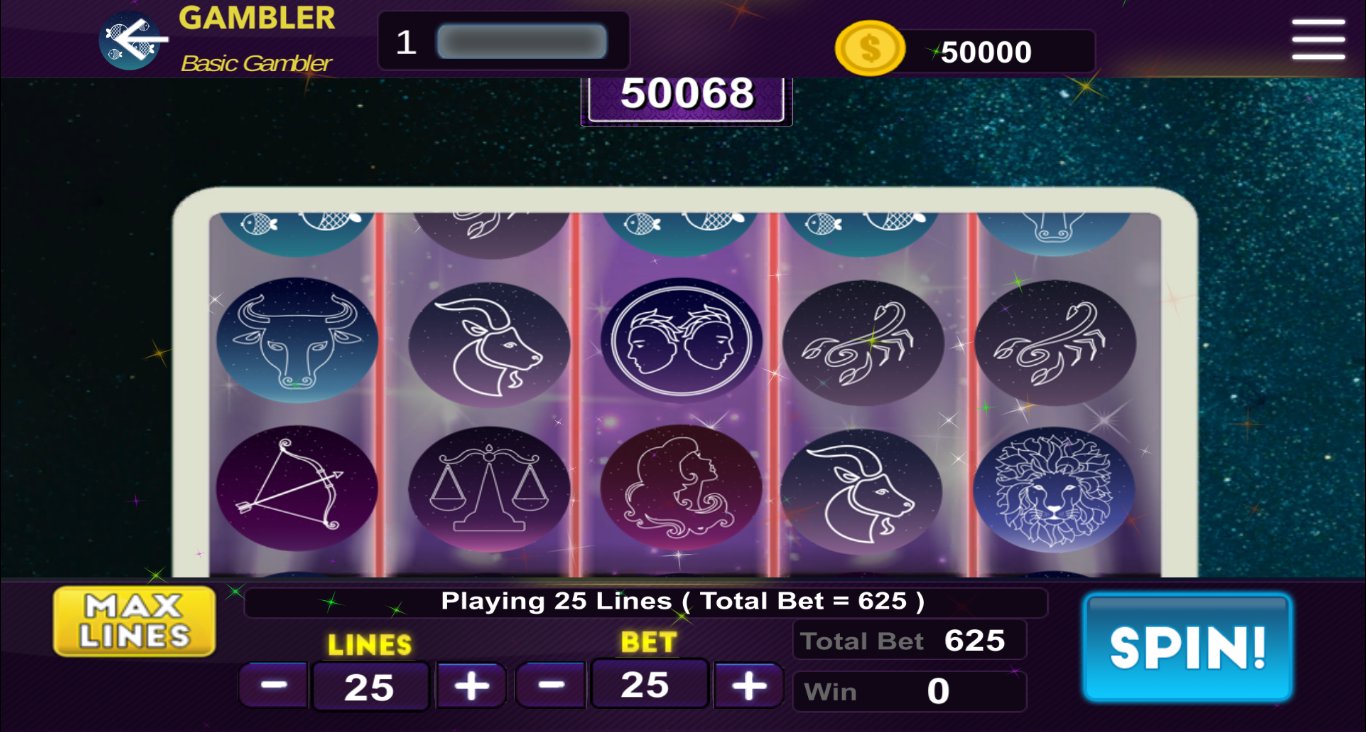This screenshot has height=732, width=1366.
Task: Click the Win counter display
Action: click(x=909, y=691)
